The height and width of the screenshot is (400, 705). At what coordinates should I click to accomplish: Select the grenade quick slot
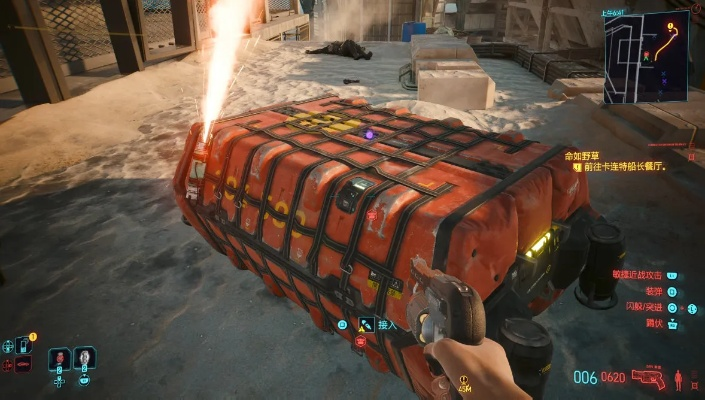click(84, 357)
